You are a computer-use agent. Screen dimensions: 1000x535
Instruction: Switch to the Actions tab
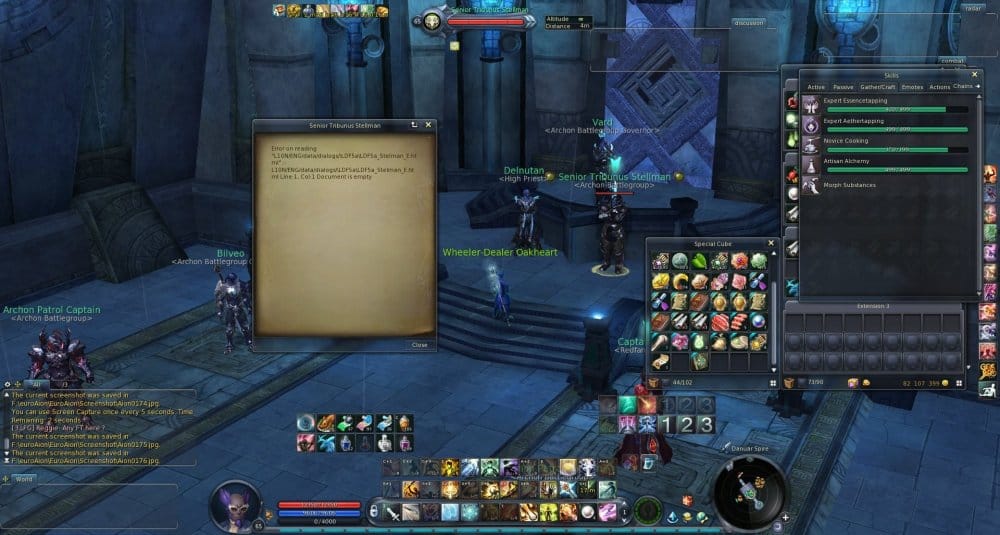(939, 87)
